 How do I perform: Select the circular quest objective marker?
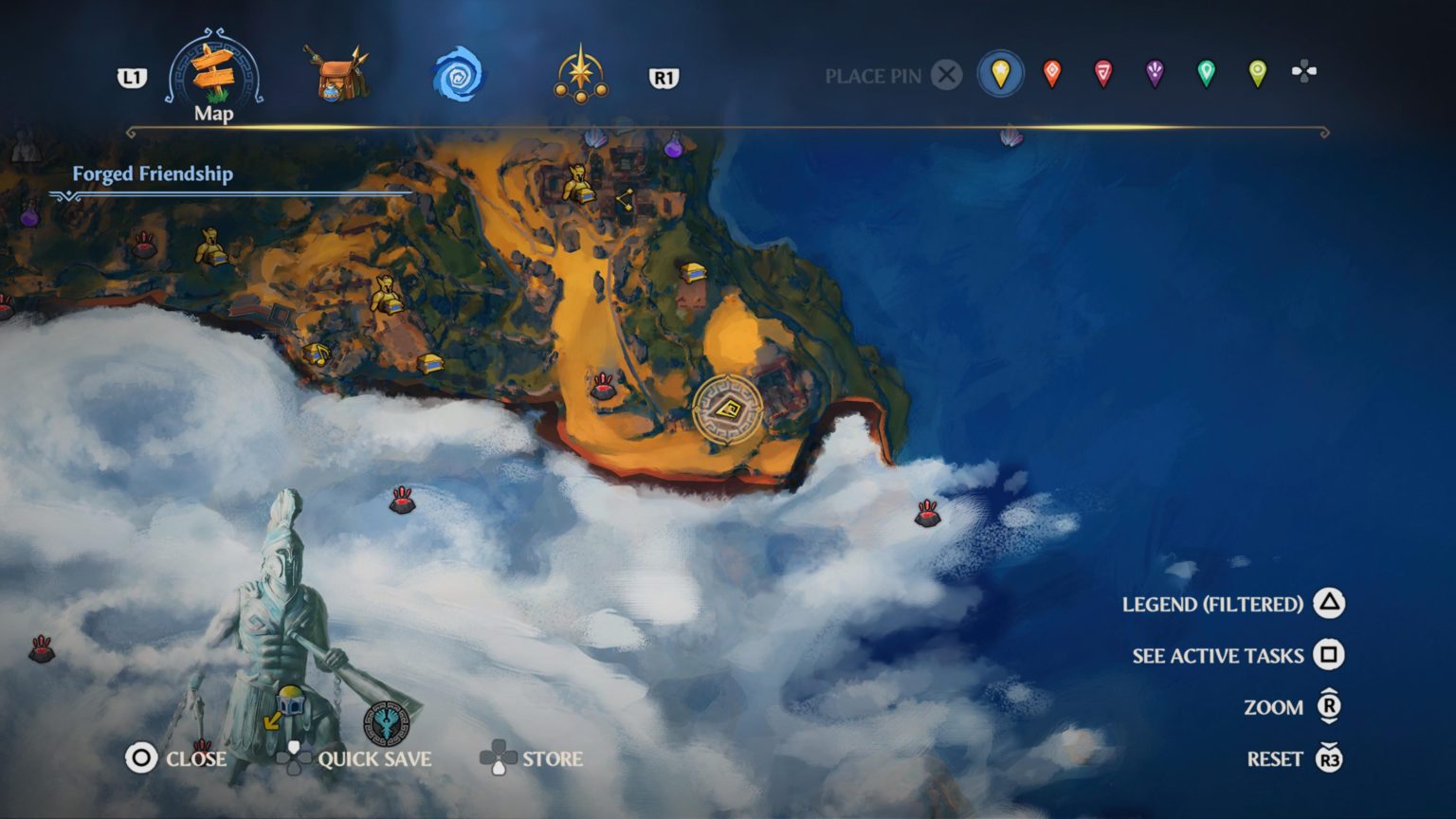pos(727,410)
